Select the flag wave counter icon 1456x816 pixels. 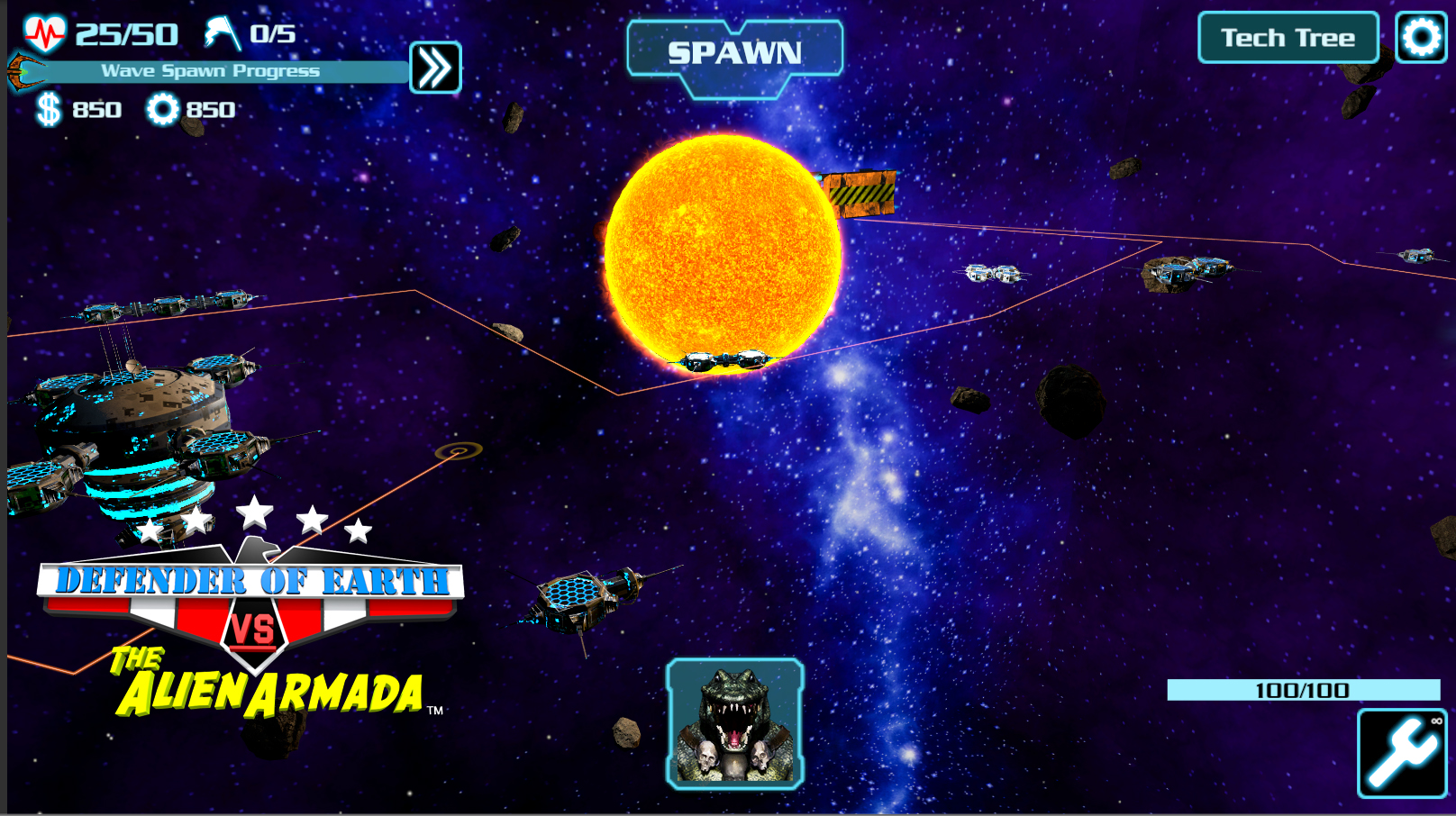[x=219, y=34]
